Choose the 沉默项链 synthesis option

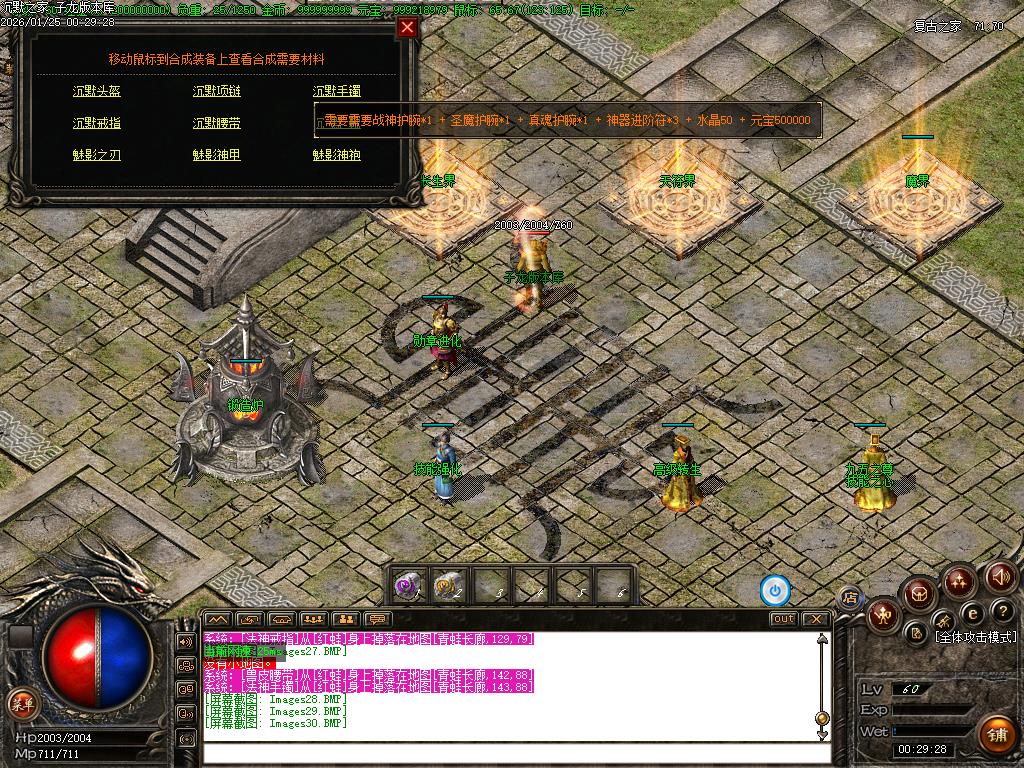pos(217,91)
